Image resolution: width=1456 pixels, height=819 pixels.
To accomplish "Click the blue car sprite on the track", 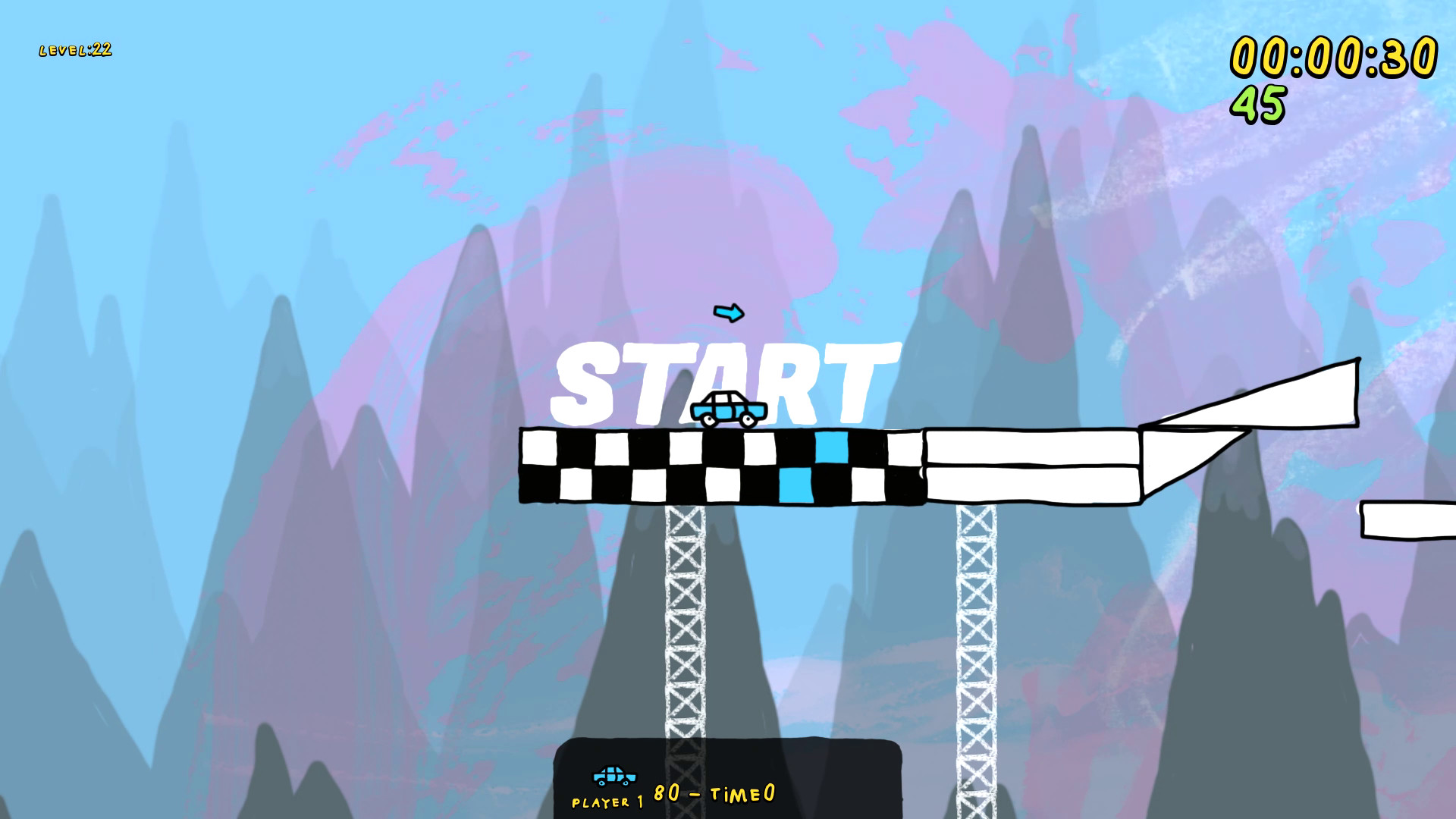I will point(728,409).
